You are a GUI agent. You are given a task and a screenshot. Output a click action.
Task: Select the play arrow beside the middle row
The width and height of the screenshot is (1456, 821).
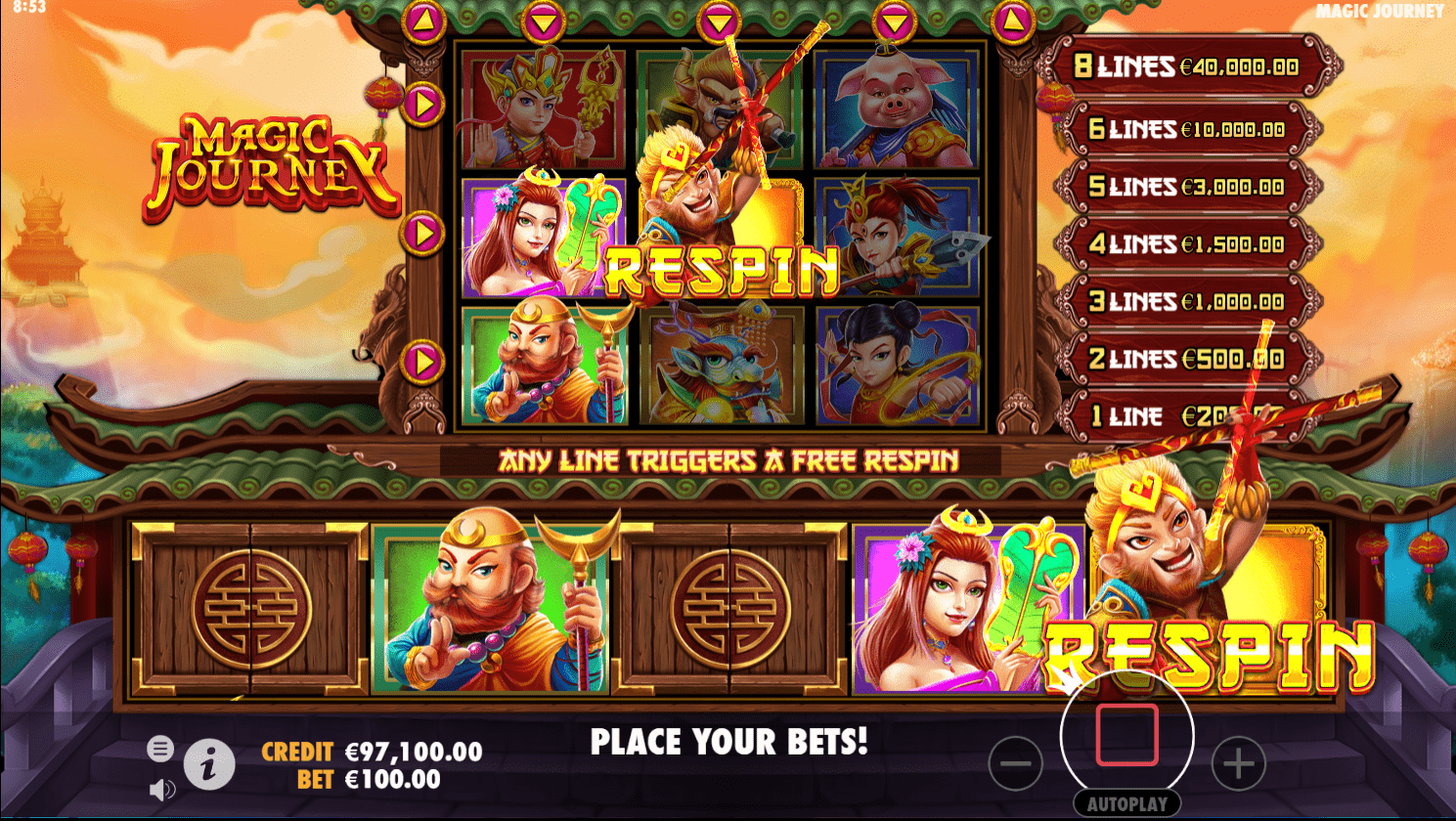coord(421,233)
